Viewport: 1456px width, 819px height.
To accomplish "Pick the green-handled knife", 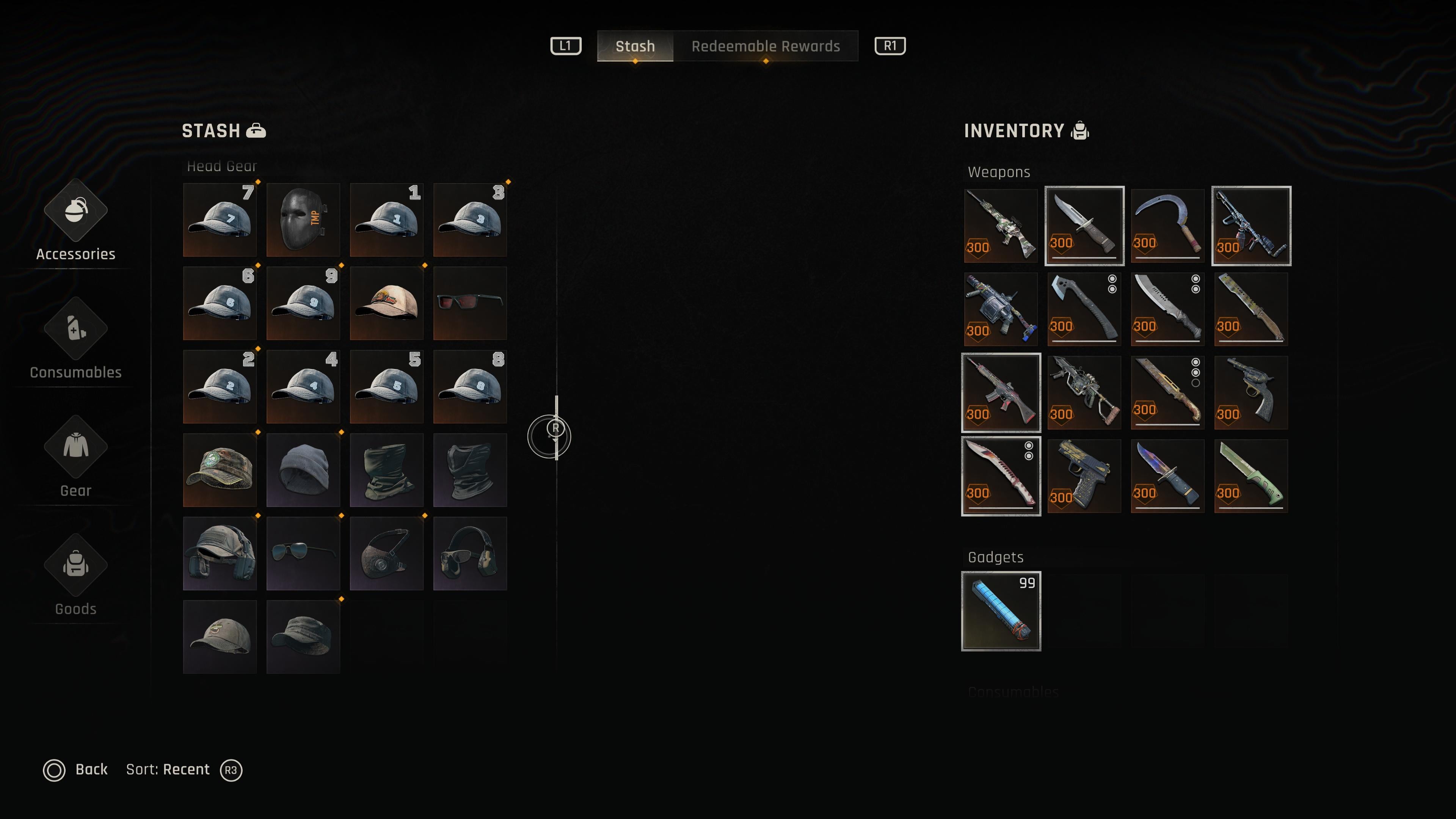I will pos(1250,476).
